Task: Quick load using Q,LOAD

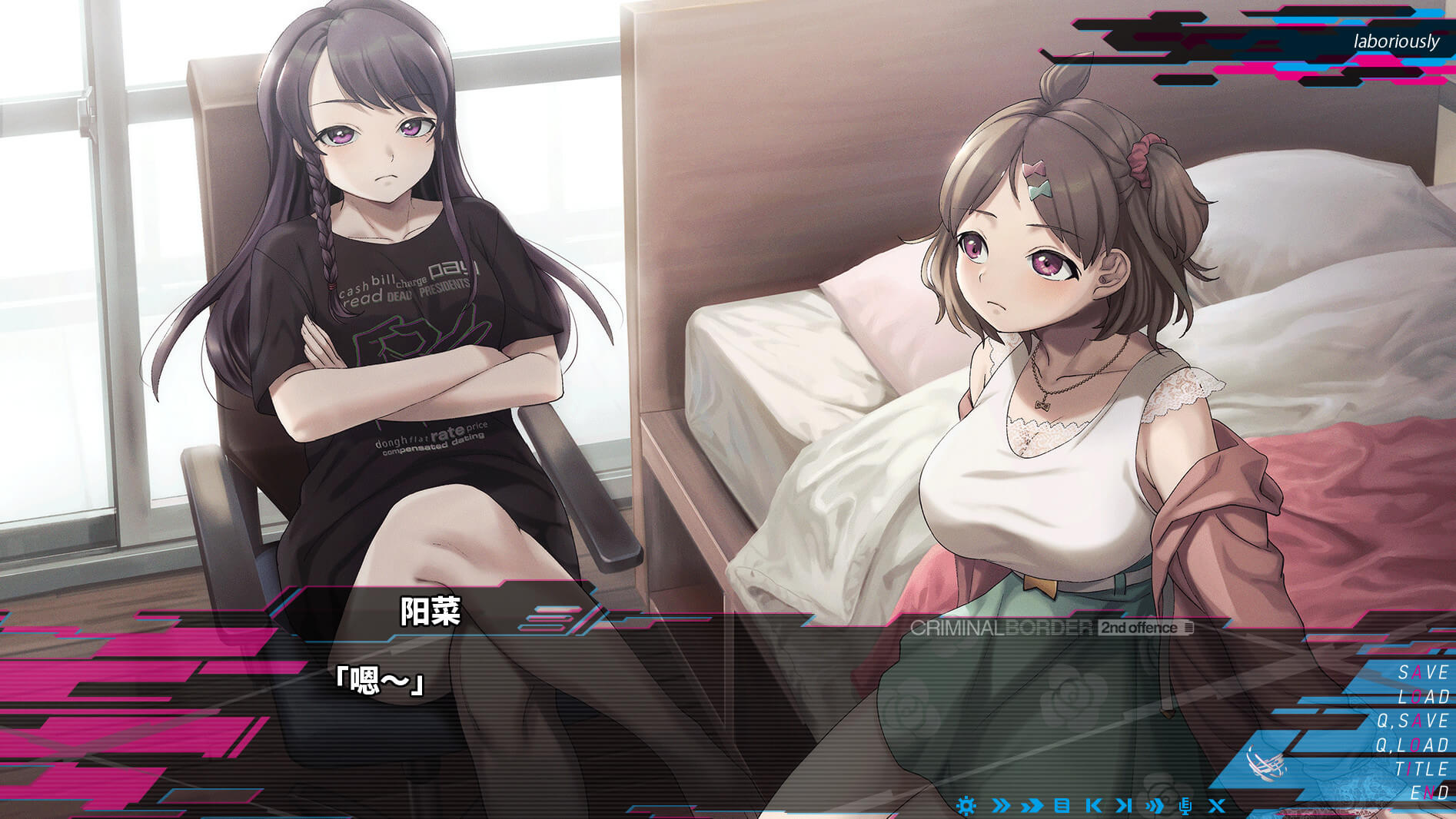Action: (x=1412, y=744)
